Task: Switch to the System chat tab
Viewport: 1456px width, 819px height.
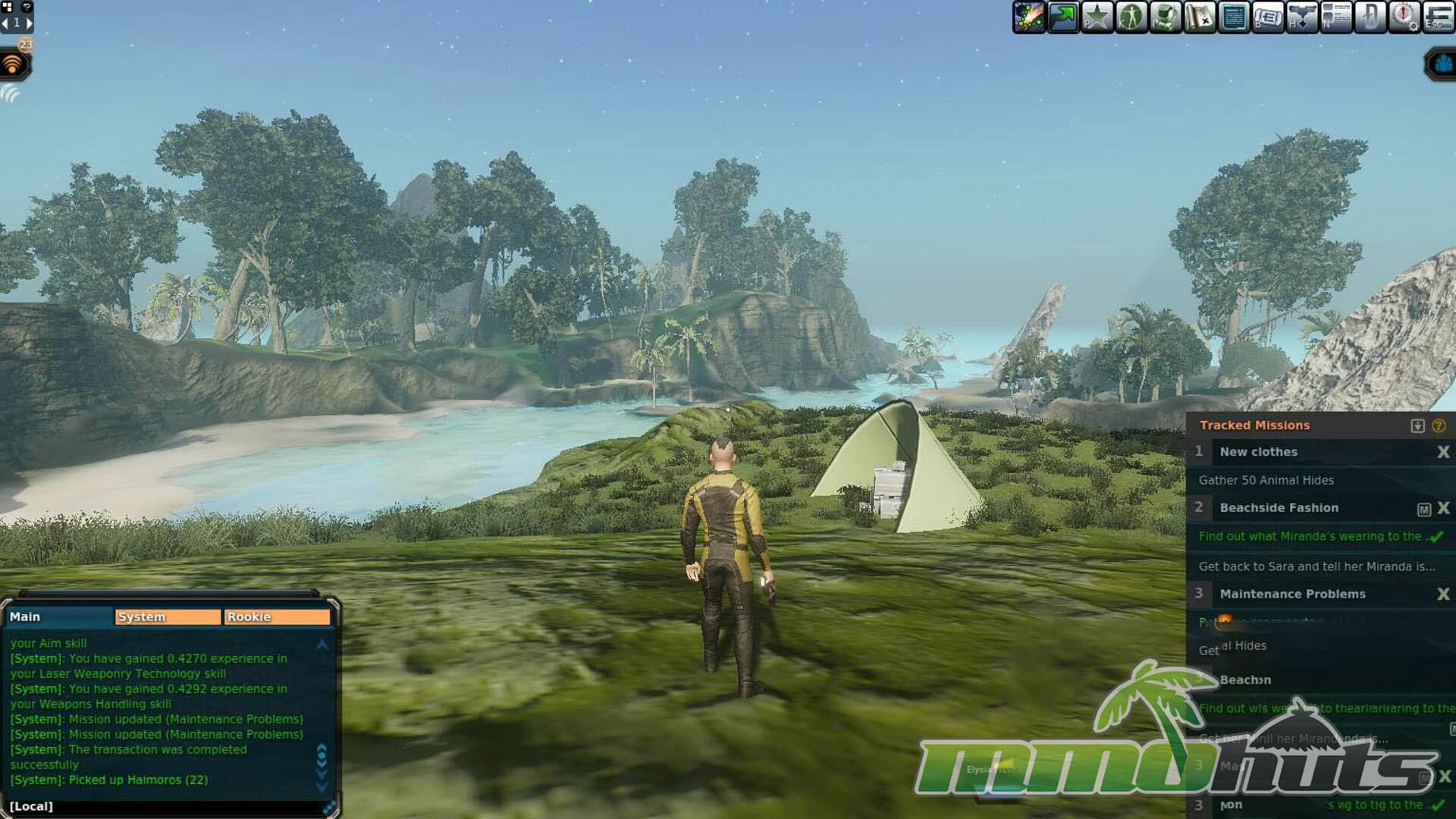Action: point(167,617)
